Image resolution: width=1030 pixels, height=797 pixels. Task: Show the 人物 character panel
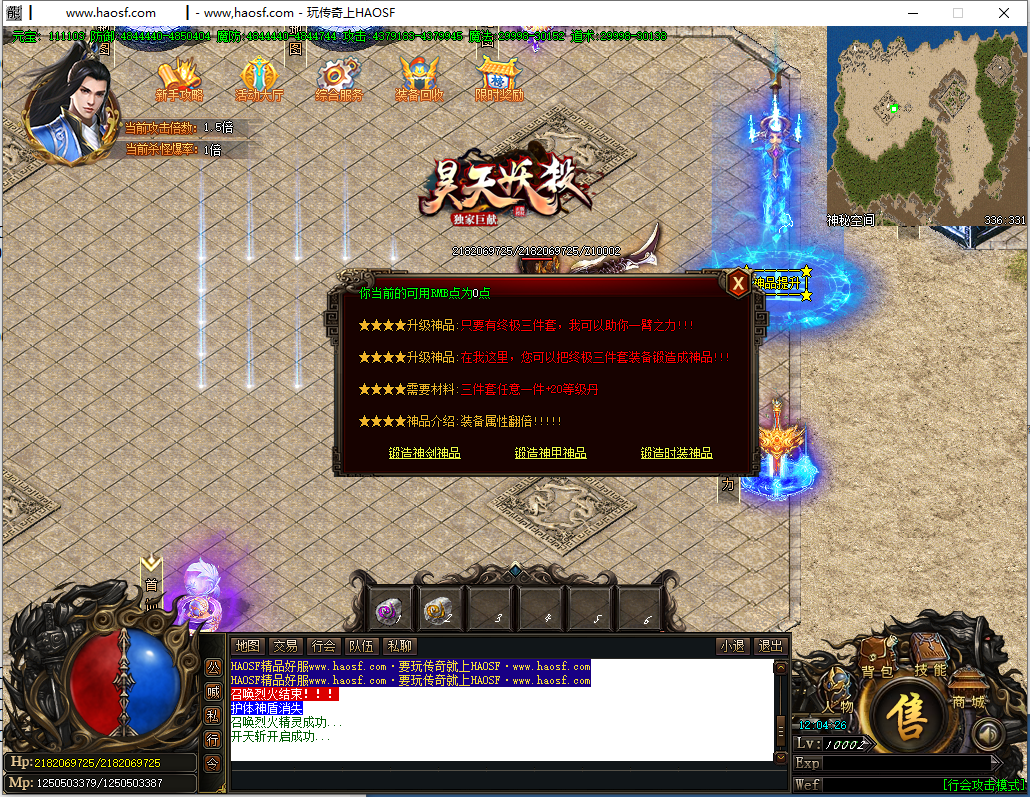coord(838,694)
